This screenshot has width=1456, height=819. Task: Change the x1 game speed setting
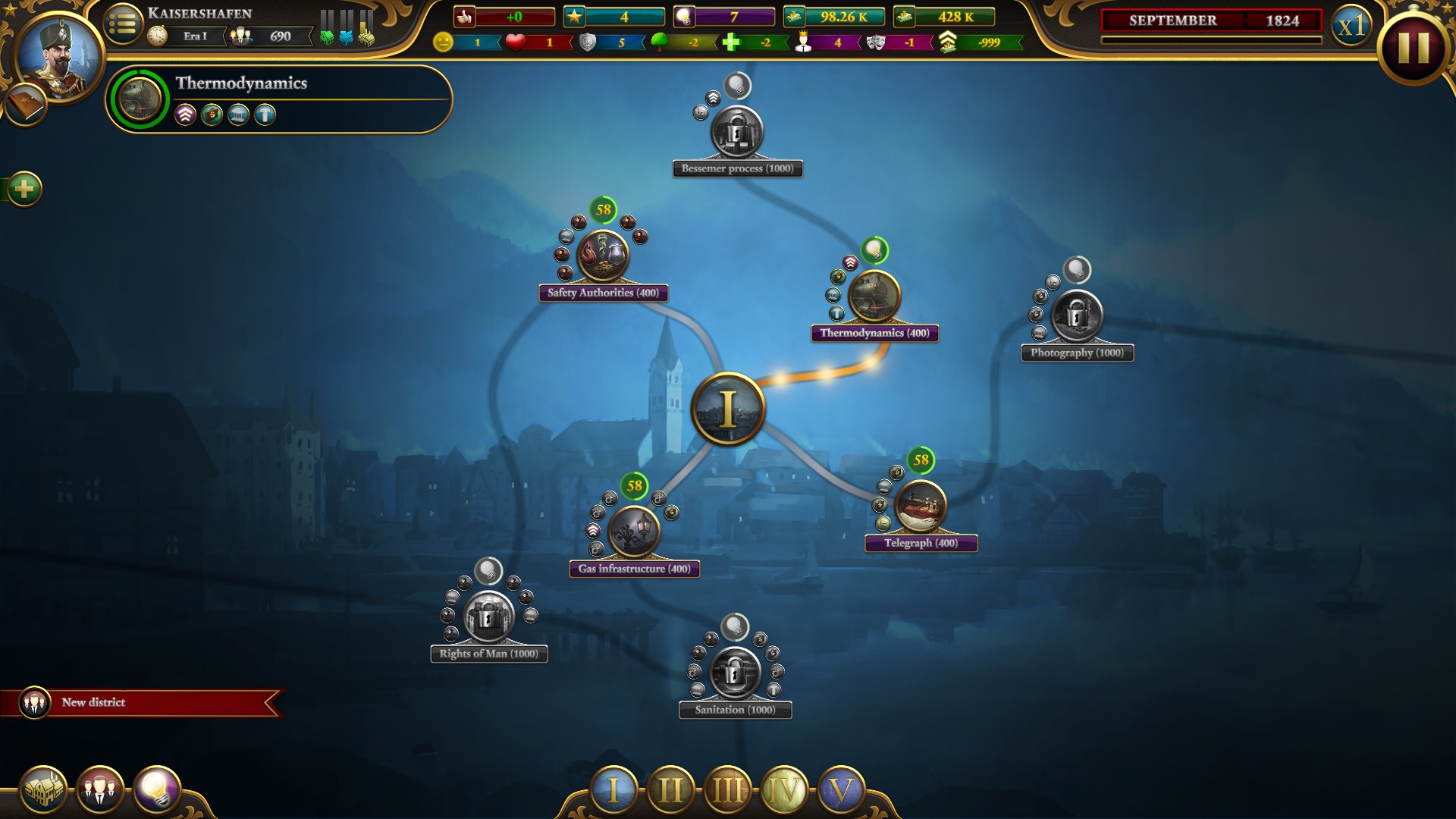pos(1351,27)
